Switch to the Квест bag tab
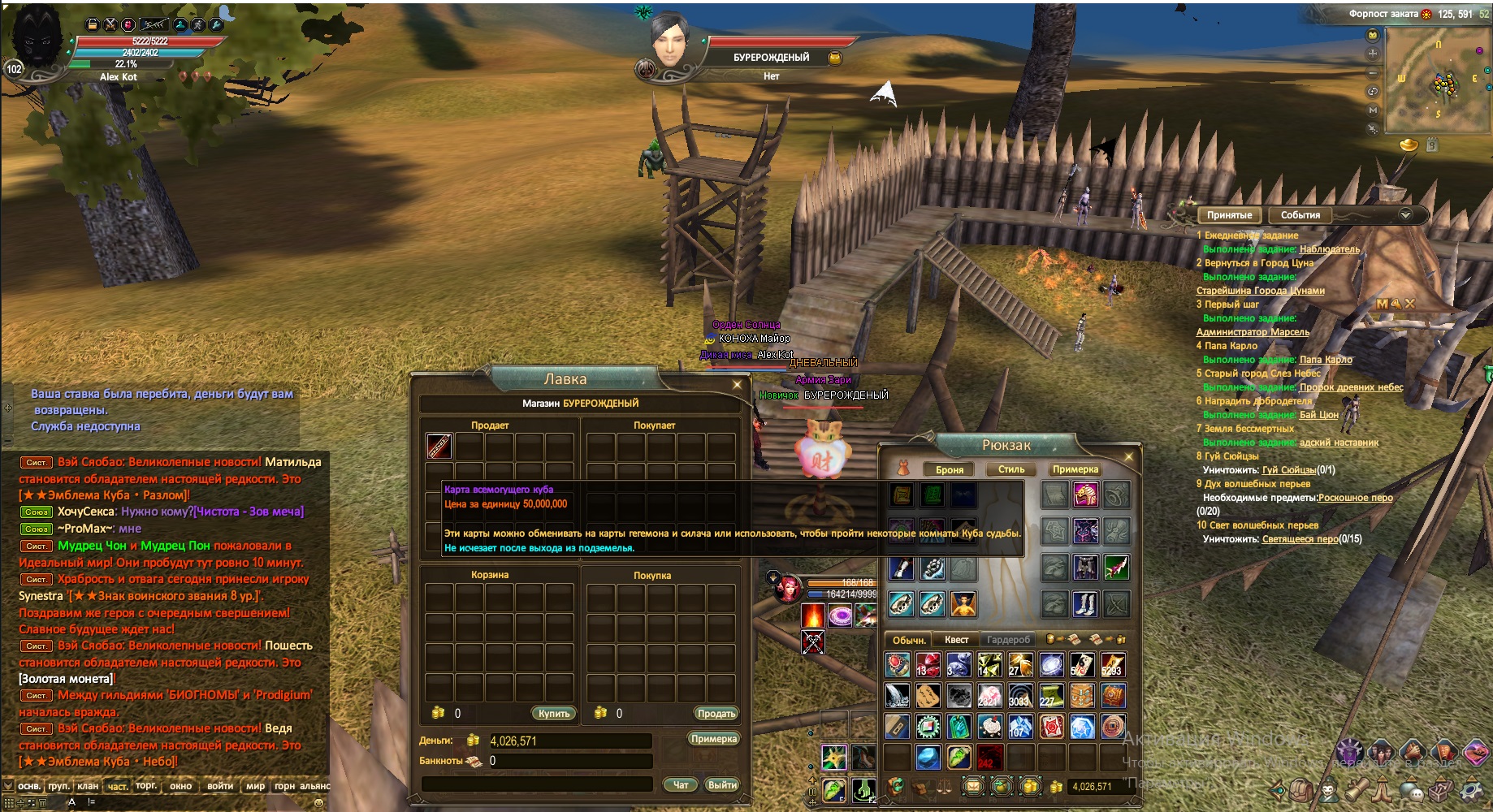The height and width of the screenshot is (812, 1493). tap(956, 640)
